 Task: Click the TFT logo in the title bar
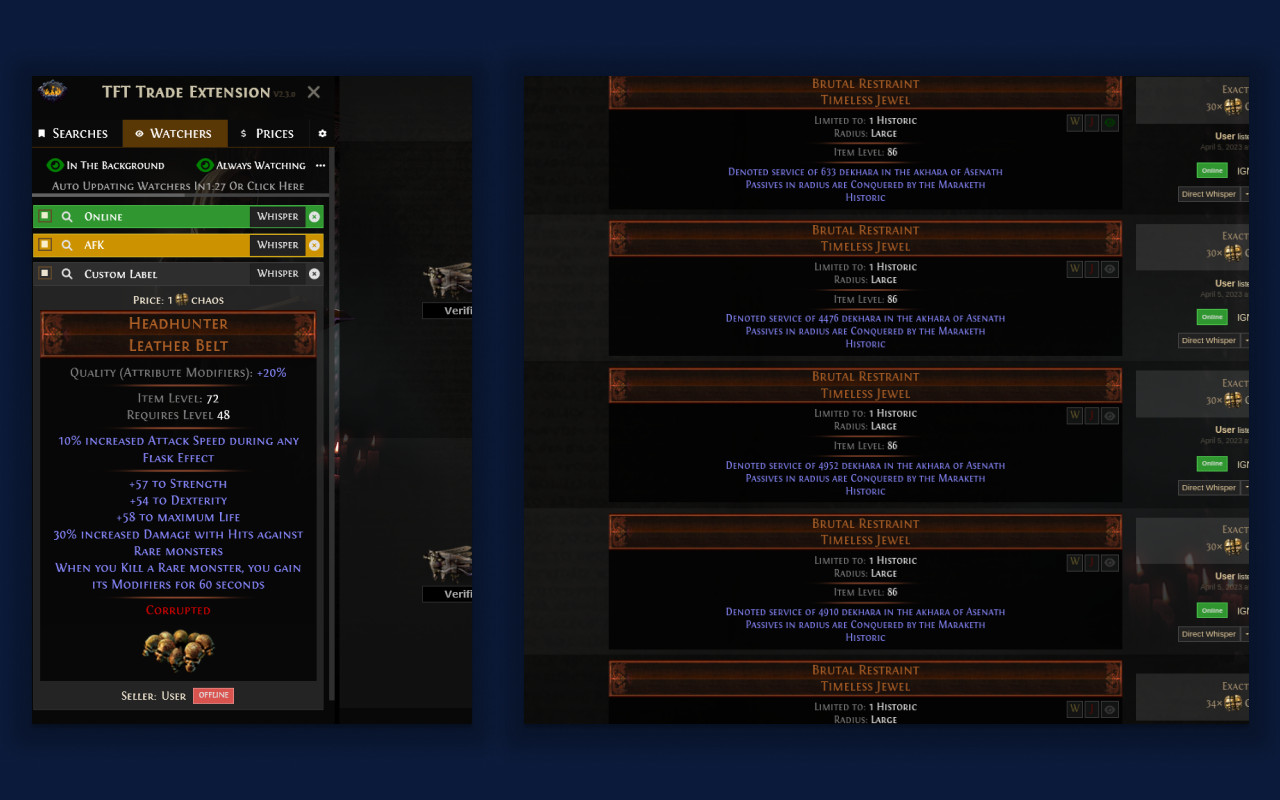click(52, 92)
